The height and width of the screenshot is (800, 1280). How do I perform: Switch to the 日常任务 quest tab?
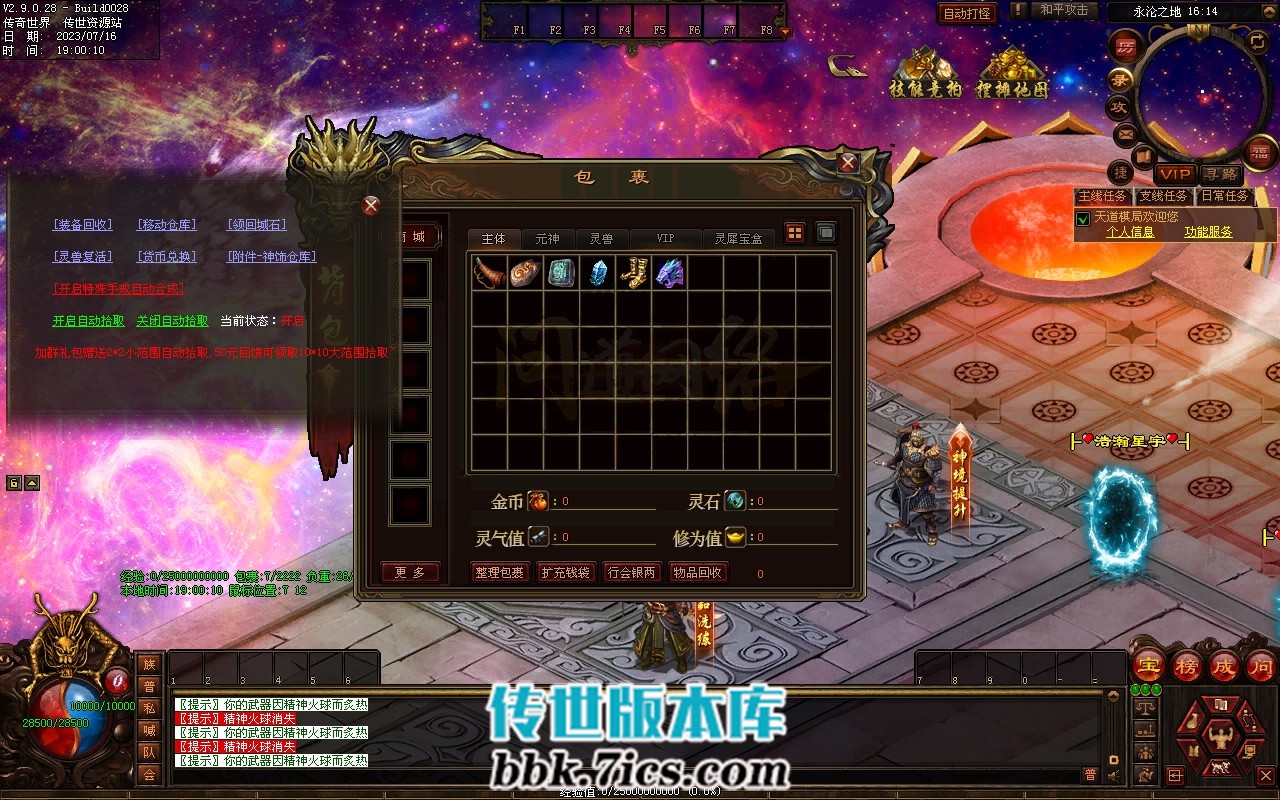pos(1225,196)
